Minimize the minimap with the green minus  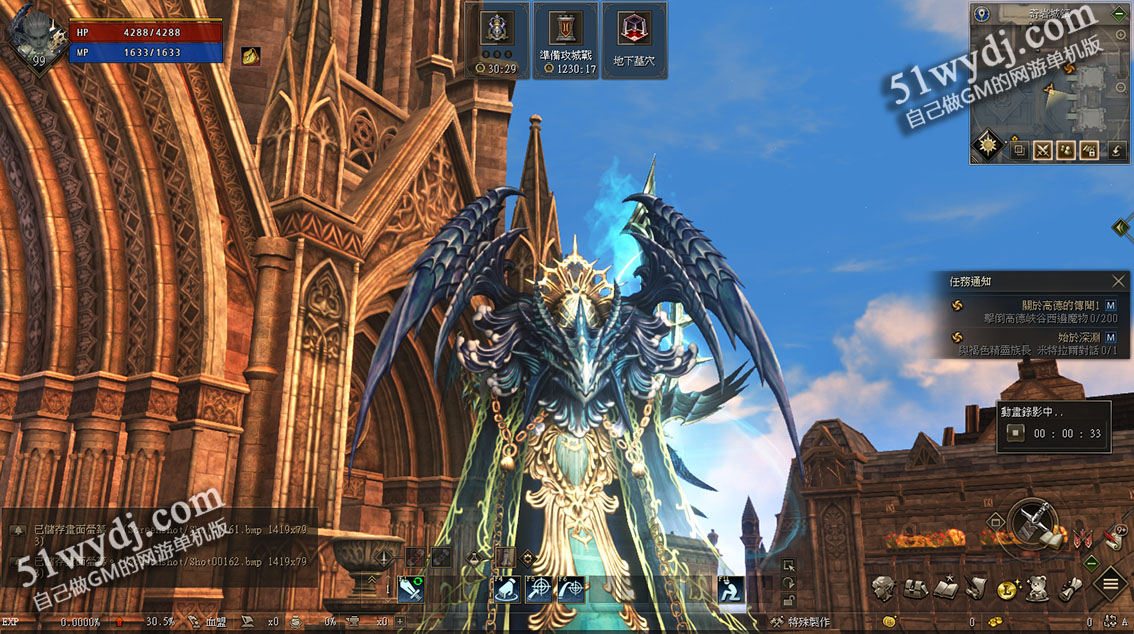tap(1119, 14)
